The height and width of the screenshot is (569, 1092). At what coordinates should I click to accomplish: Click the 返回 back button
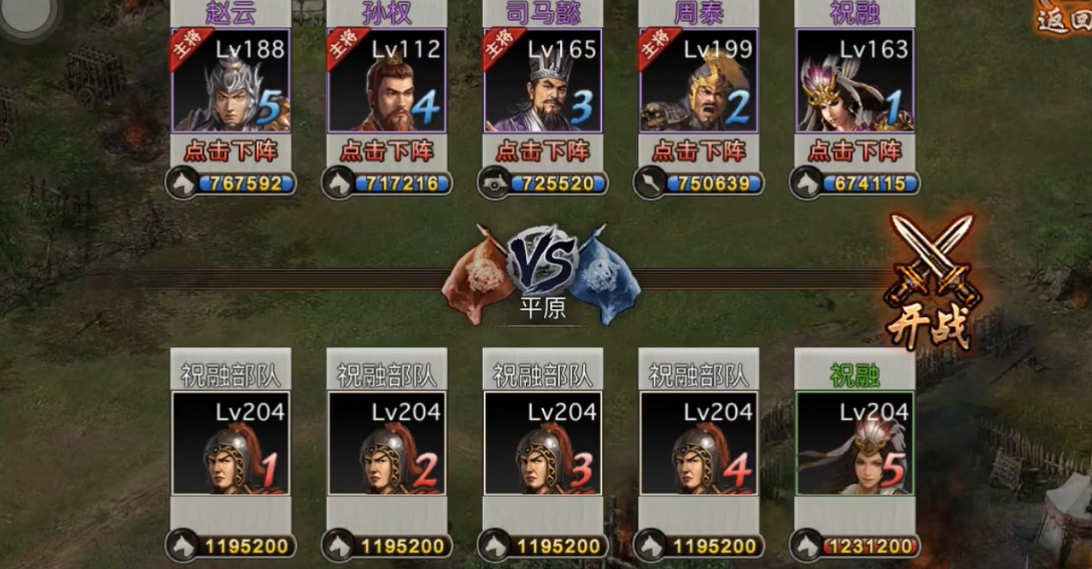point(1065,20)
